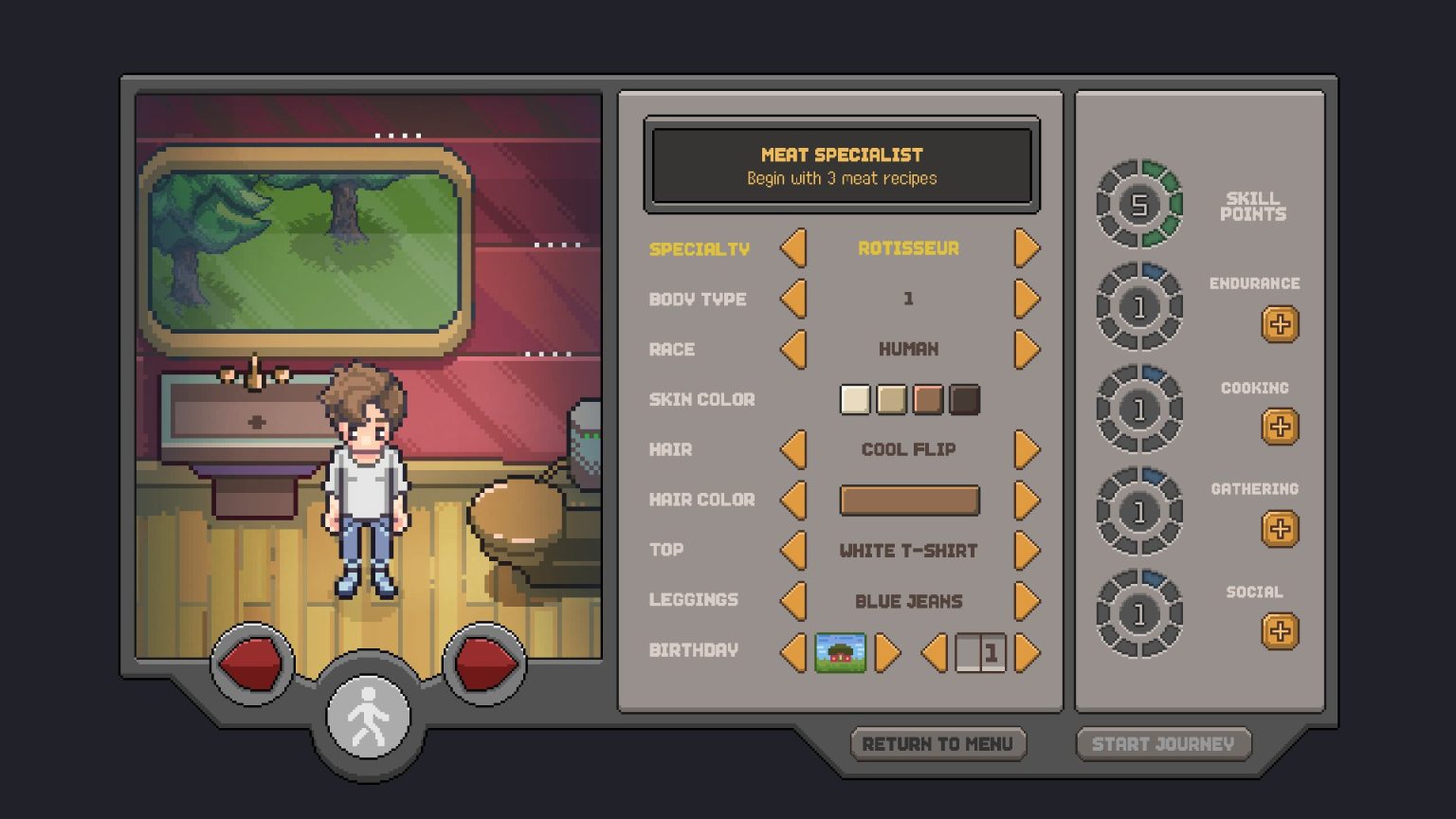Select the darkest skin color swatch
This screenshot has width=1456, height=819.
click(964, 399)
